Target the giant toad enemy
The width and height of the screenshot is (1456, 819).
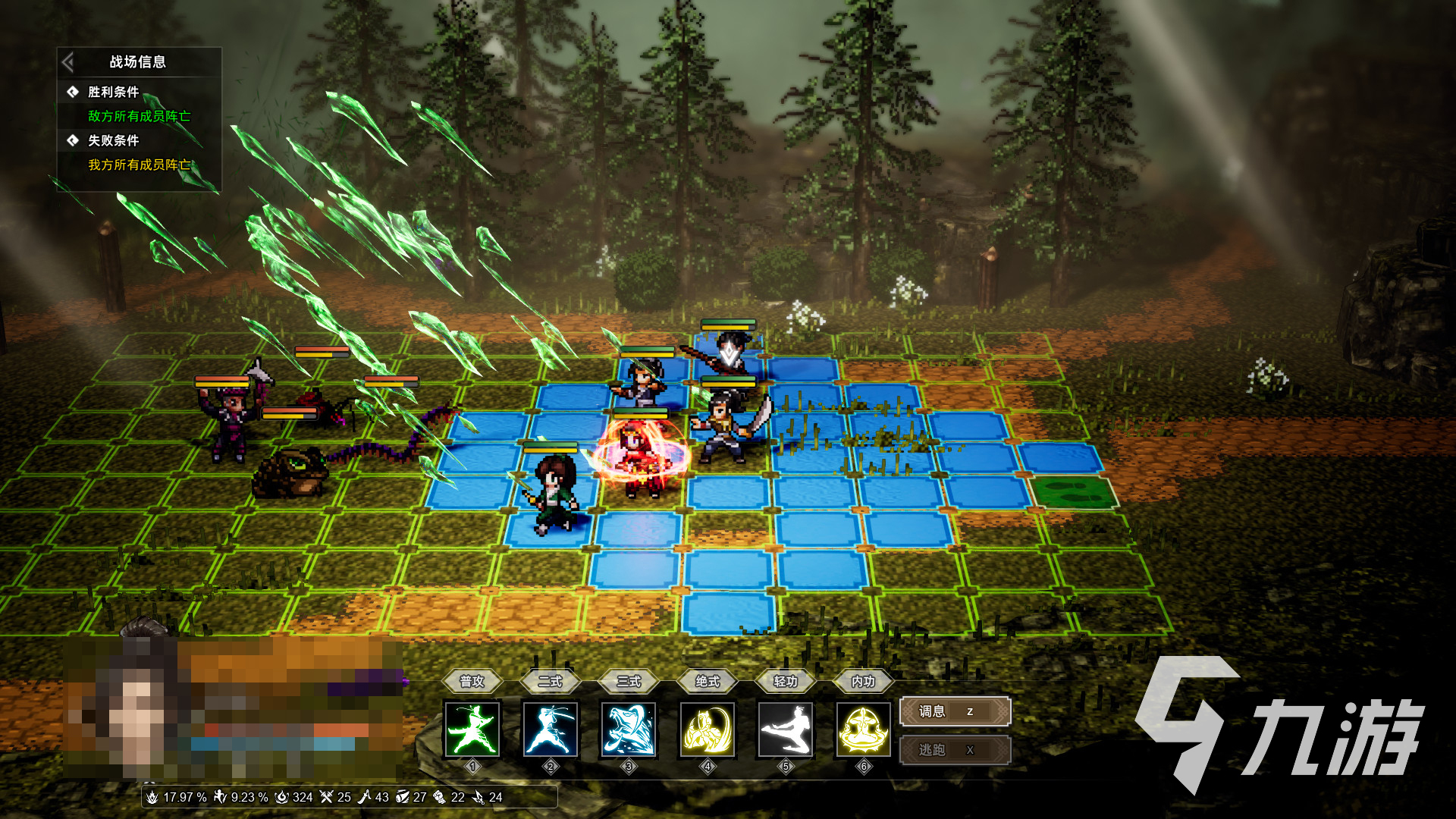pos(292,472)
